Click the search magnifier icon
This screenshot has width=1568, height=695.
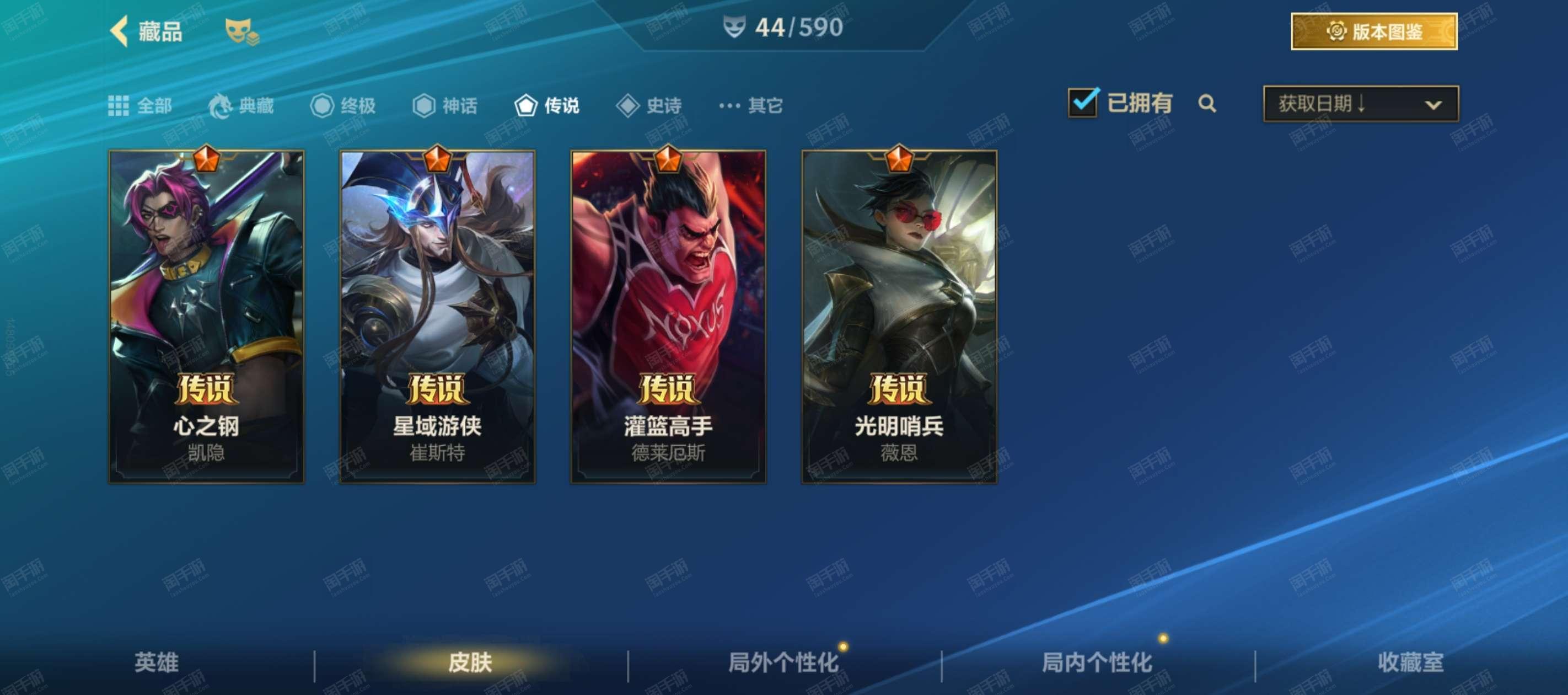pyautogui.click(x=1207, y=105)
